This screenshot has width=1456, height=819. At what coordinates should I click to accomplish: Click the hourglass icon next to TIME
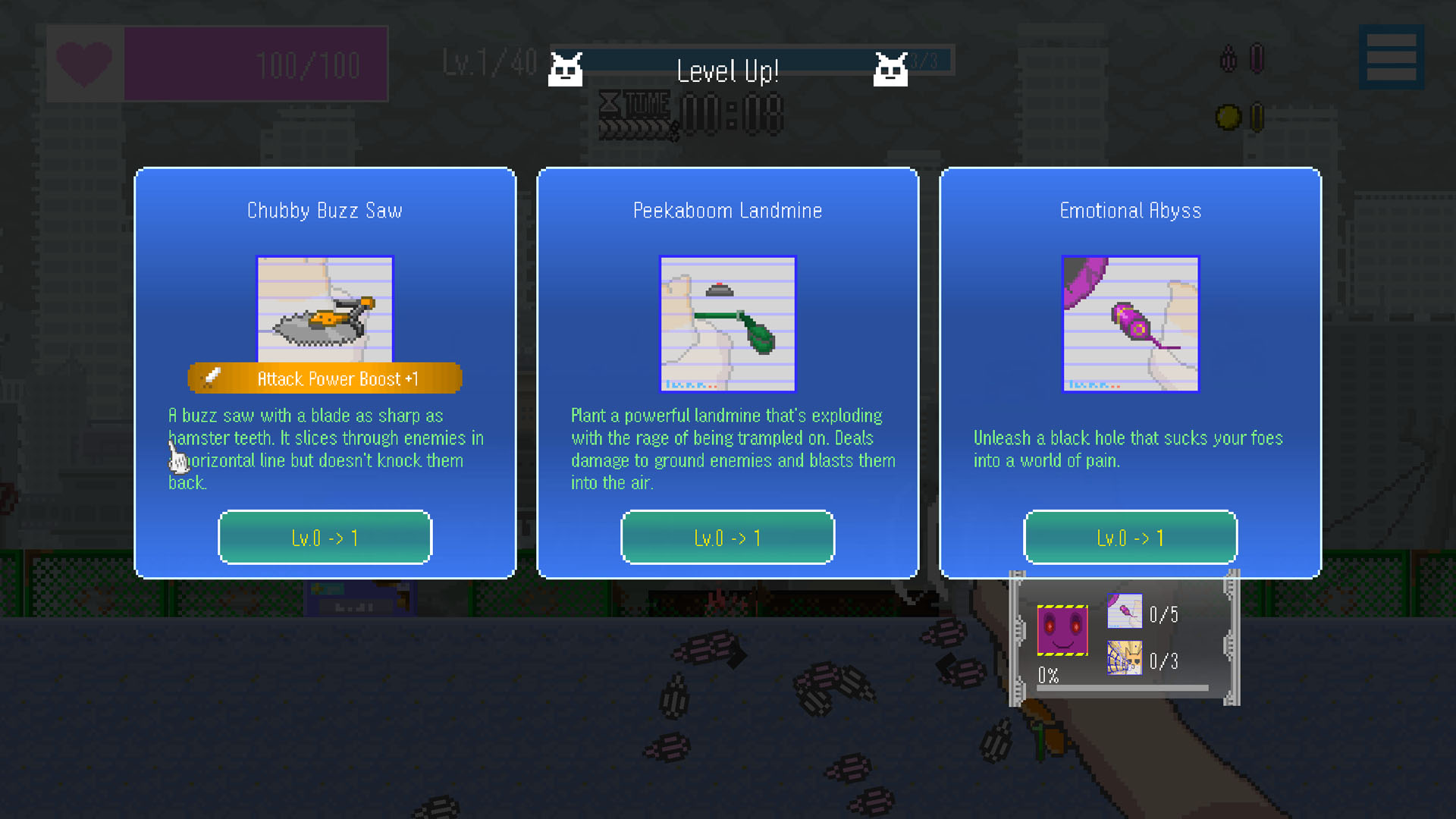611,104
